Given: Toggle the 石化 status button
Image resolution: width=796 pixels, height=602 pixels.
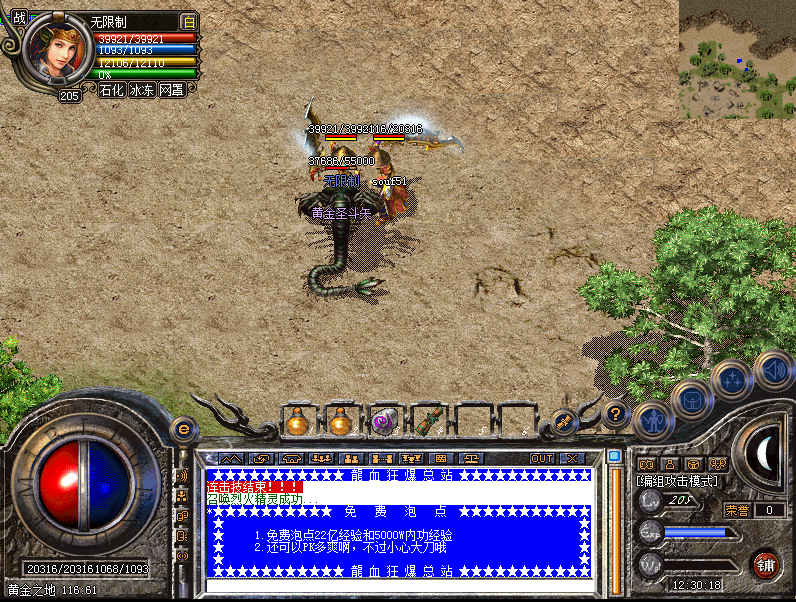Looking at the screenshot, I should coord(112,90).
